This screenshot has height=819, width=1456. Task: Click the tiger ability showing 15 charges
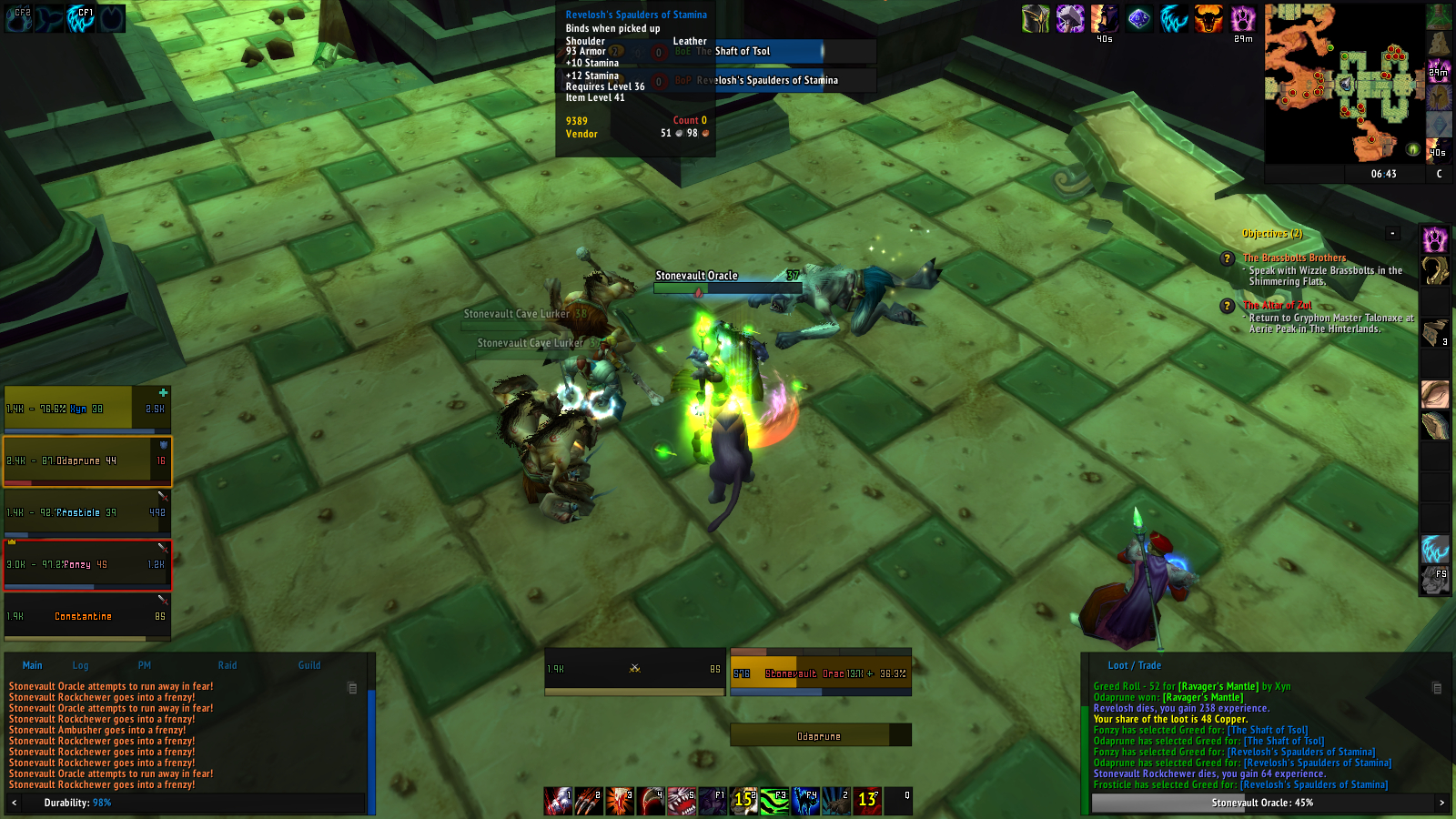tap(742, 801)
